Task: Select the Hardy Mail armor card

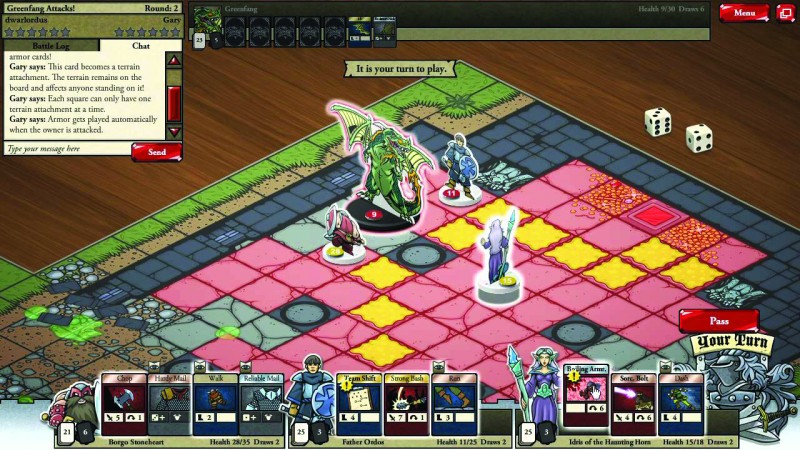Action: 169,405
